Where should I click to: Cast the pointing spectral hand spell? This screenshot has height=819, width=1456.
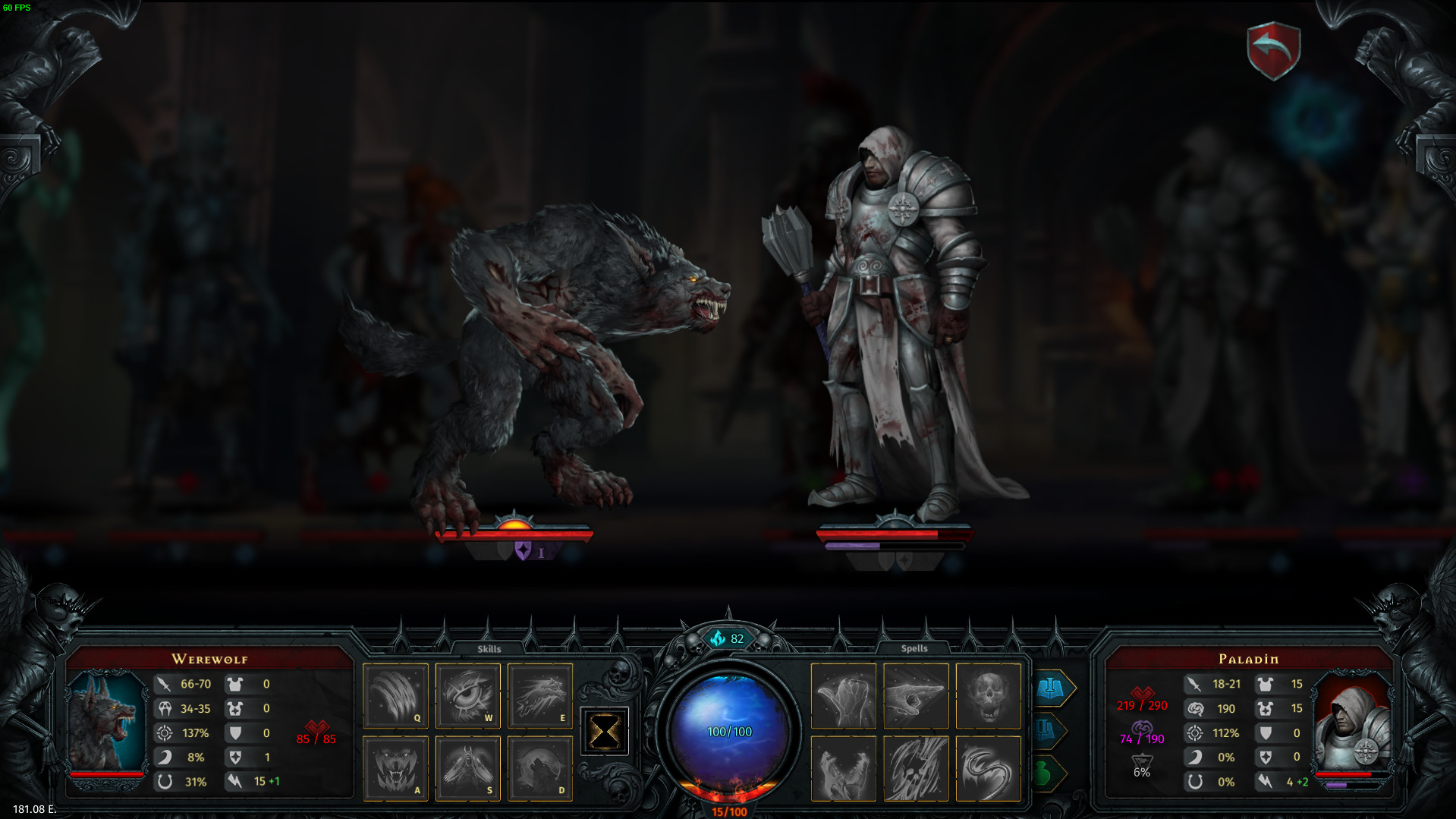(916, 695)
